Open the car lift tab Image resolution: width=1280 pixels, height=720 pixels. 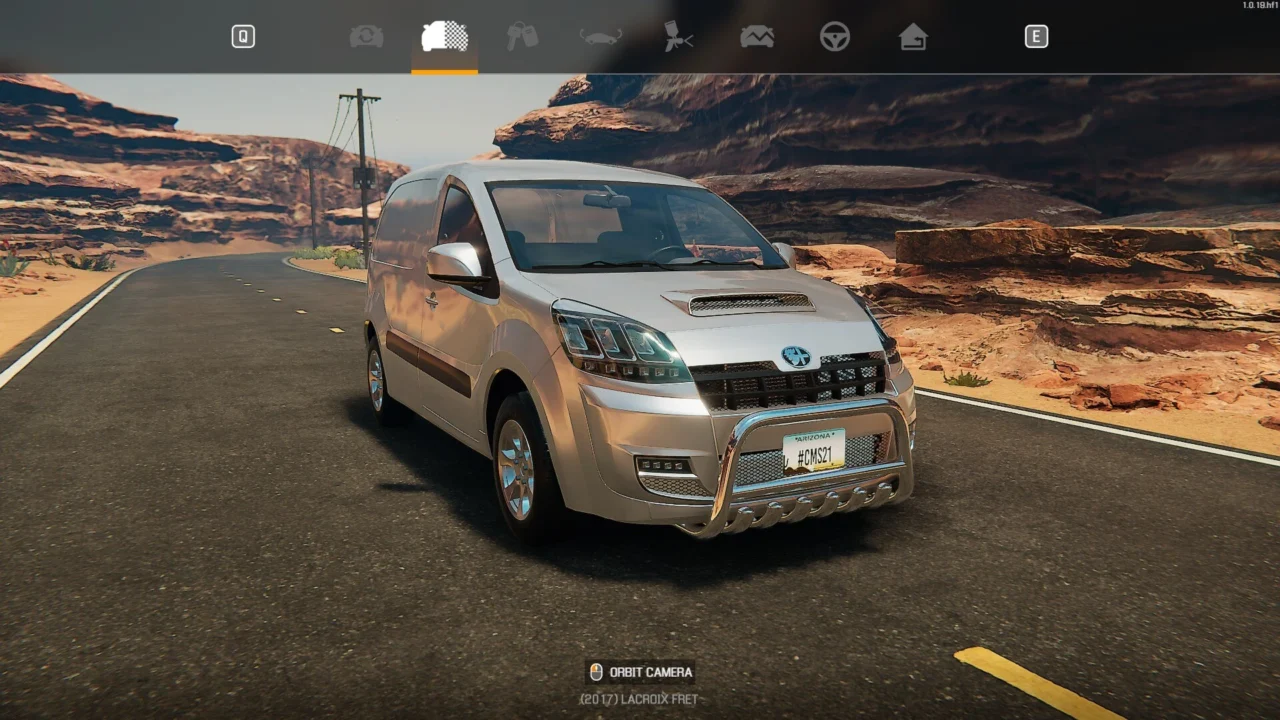click(600, 37)
